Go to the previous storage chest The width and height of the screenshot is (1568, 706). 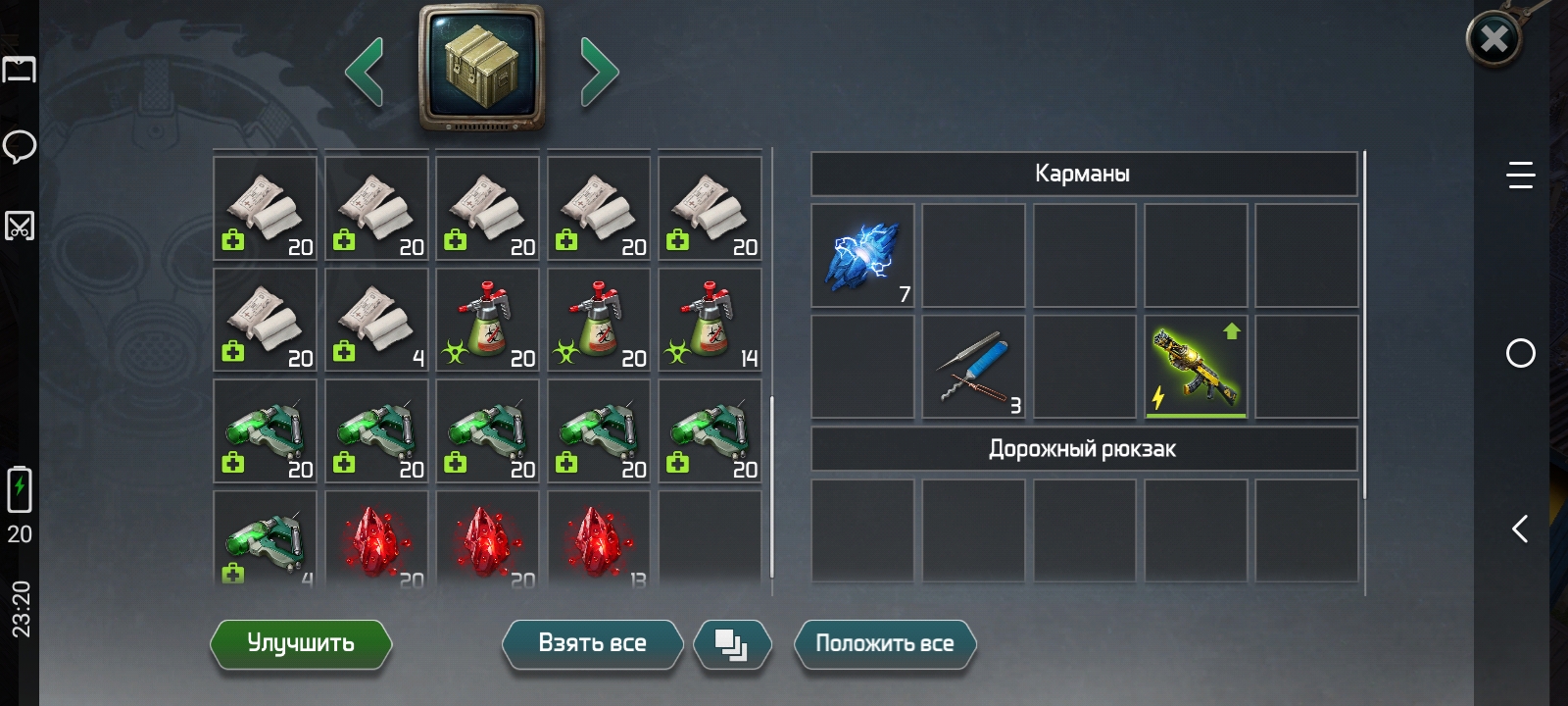(x=365, y=71)
